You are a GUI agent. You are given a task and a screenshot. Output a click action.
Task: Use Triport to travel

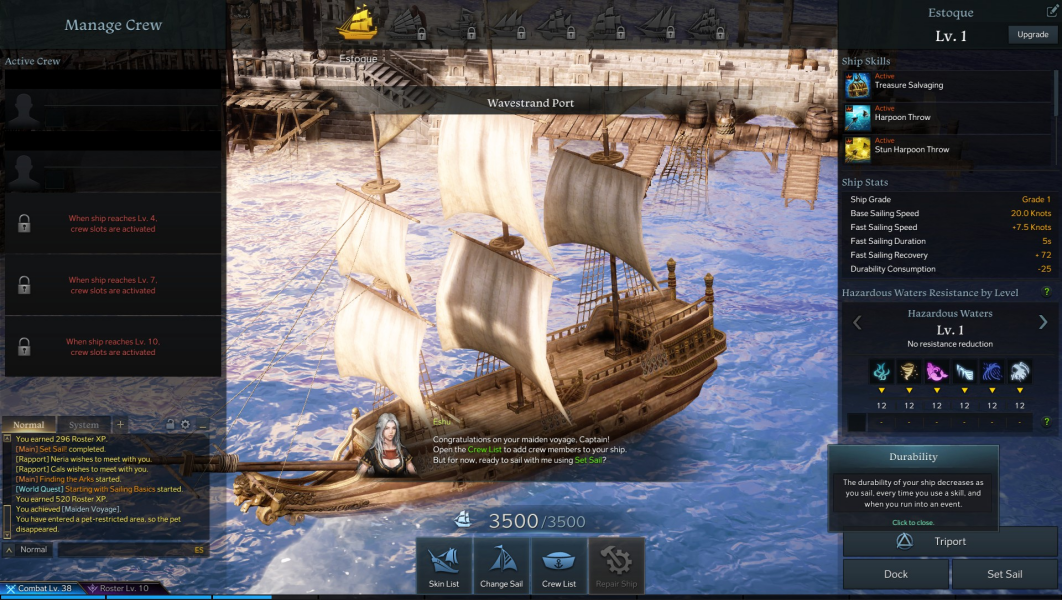click(950, 542)
